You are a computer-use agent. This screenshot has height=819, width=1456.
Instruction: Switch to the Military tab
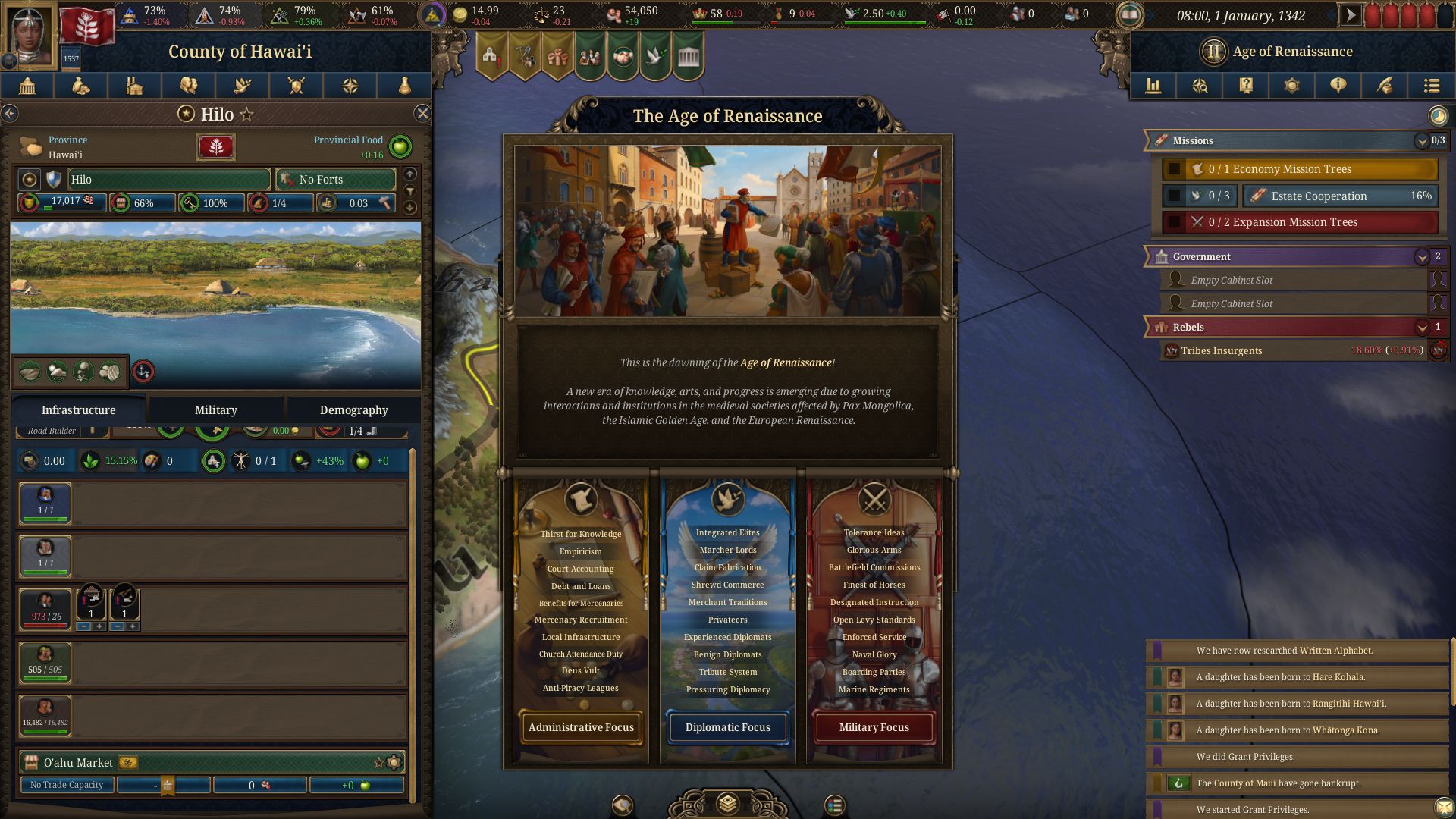pyautogui.click(x=215, y=410)
